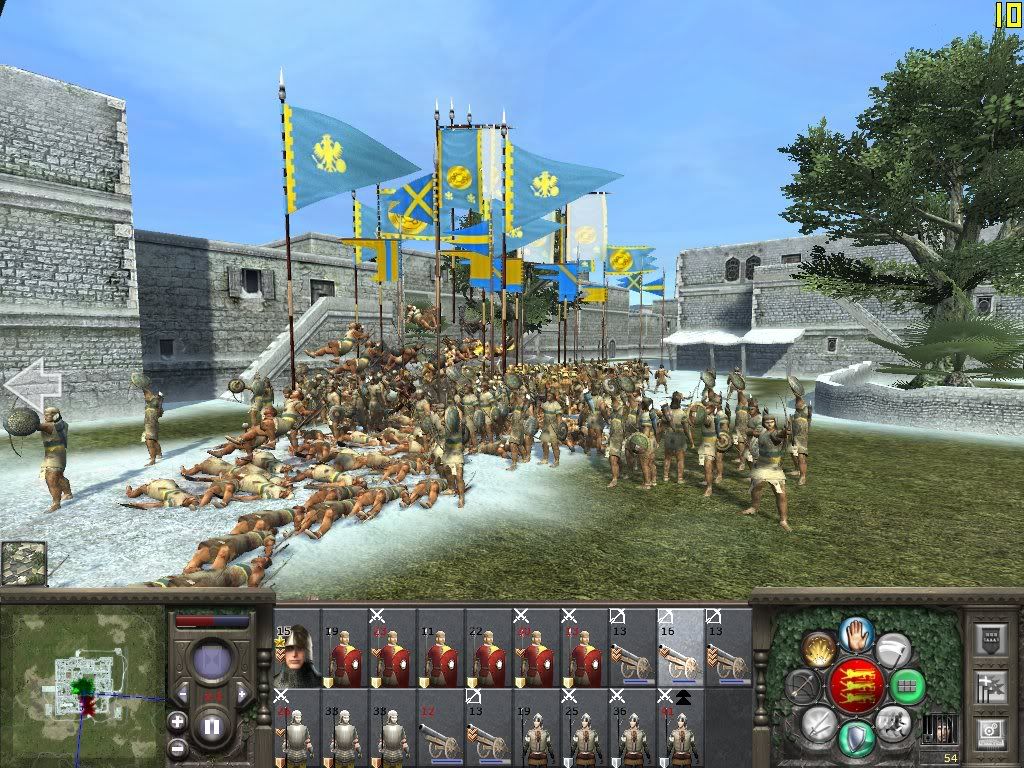Viewport: 1024px width, 768px height.
Task: Zoom out the minimap with minus button
Action: pyautogui.click(x=177, y=747)
